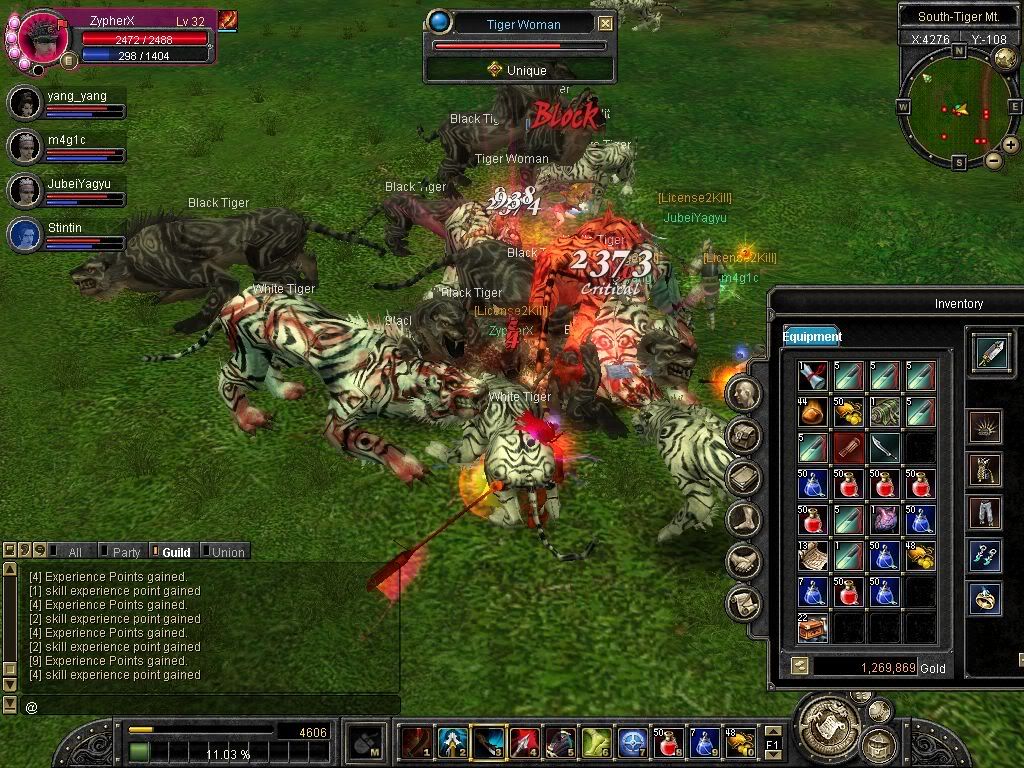Close the Tiger Woman target window
1024x768 pixels.
click(606, 24)
